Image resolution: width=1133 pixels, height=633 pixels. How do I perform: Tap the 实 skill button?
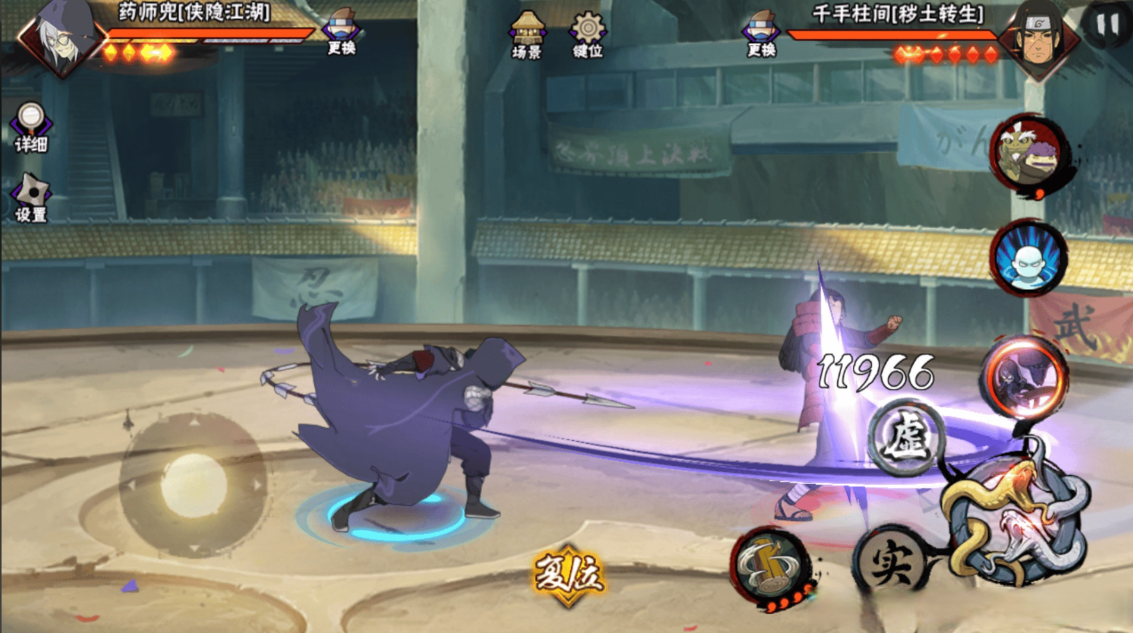tap(889, 562)
